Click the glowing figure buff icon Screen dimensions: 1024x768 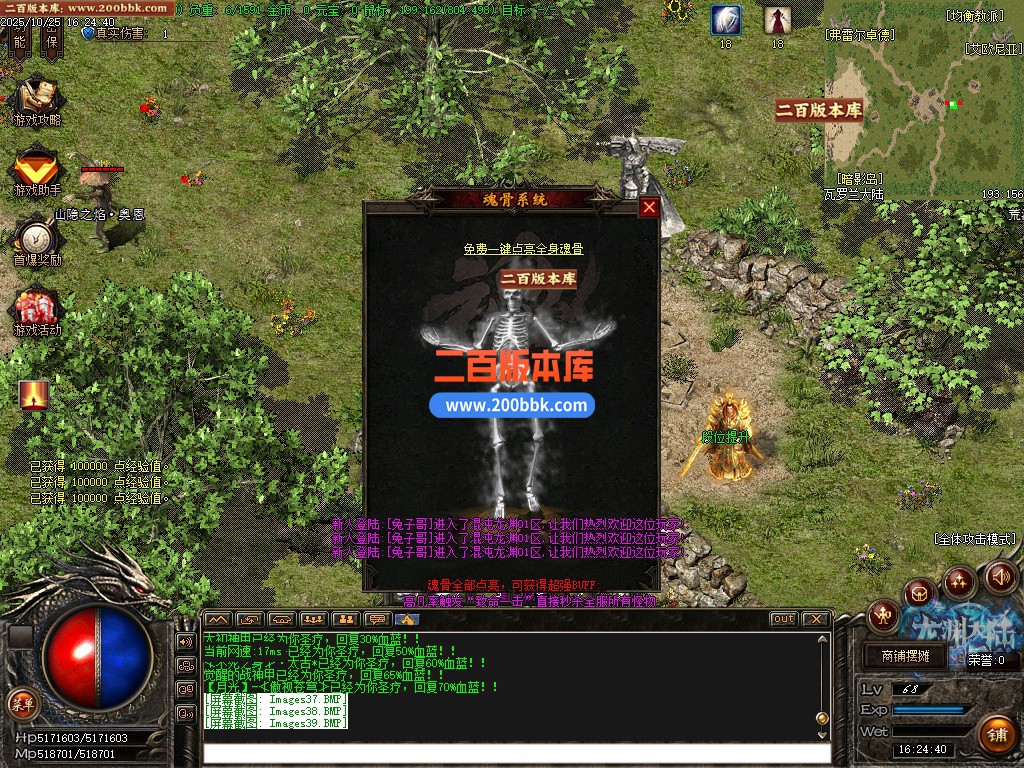tap(34, 395)
